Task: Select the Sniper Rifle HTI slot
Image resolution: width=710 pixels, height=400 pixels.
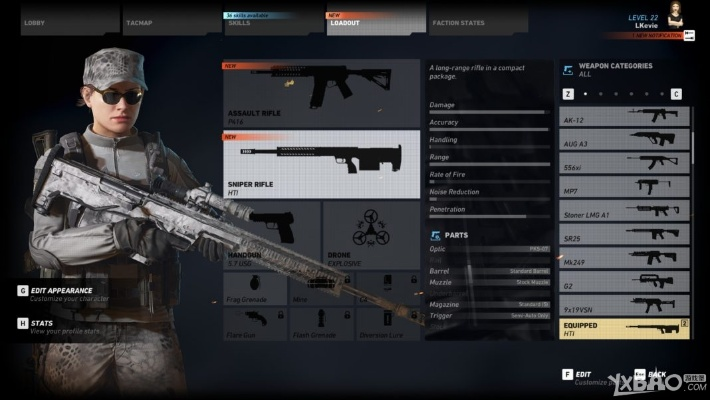Action: [321, 164]
